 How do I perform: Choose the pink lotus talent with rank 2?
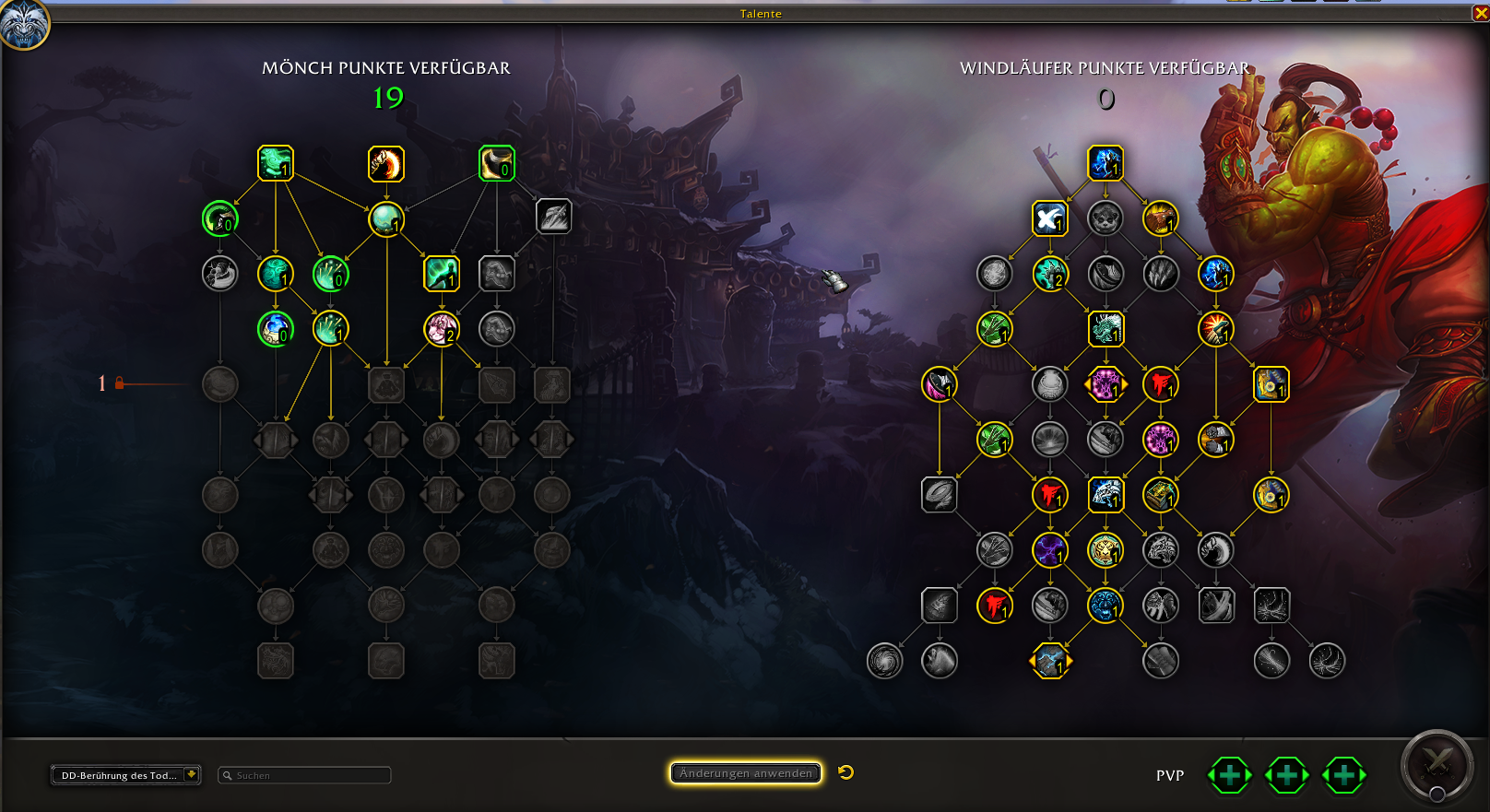[442, 329]
